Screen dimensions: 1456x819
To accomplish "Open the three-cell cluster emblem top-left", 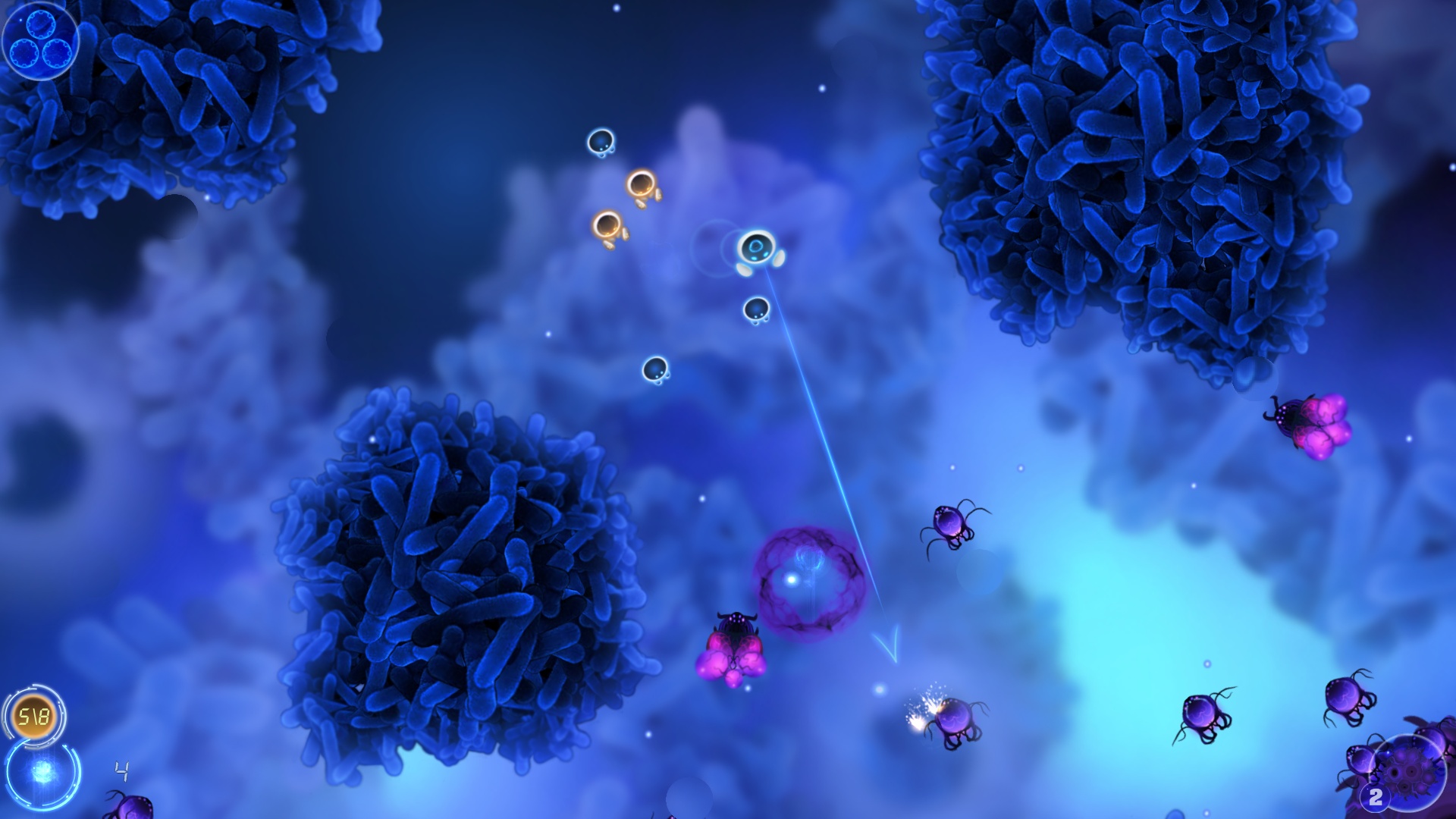I will coord(39,42).
